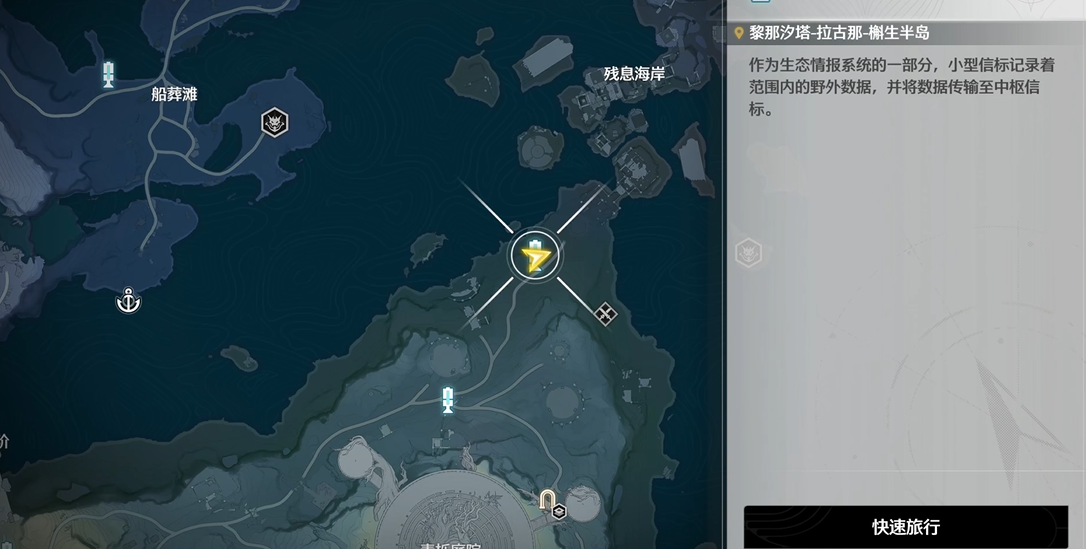Image resolution: width=1086 pixels, height=549 pixels.
Task: Choose the golden horseshoe-shaped map marker
Action: [548, 498]
